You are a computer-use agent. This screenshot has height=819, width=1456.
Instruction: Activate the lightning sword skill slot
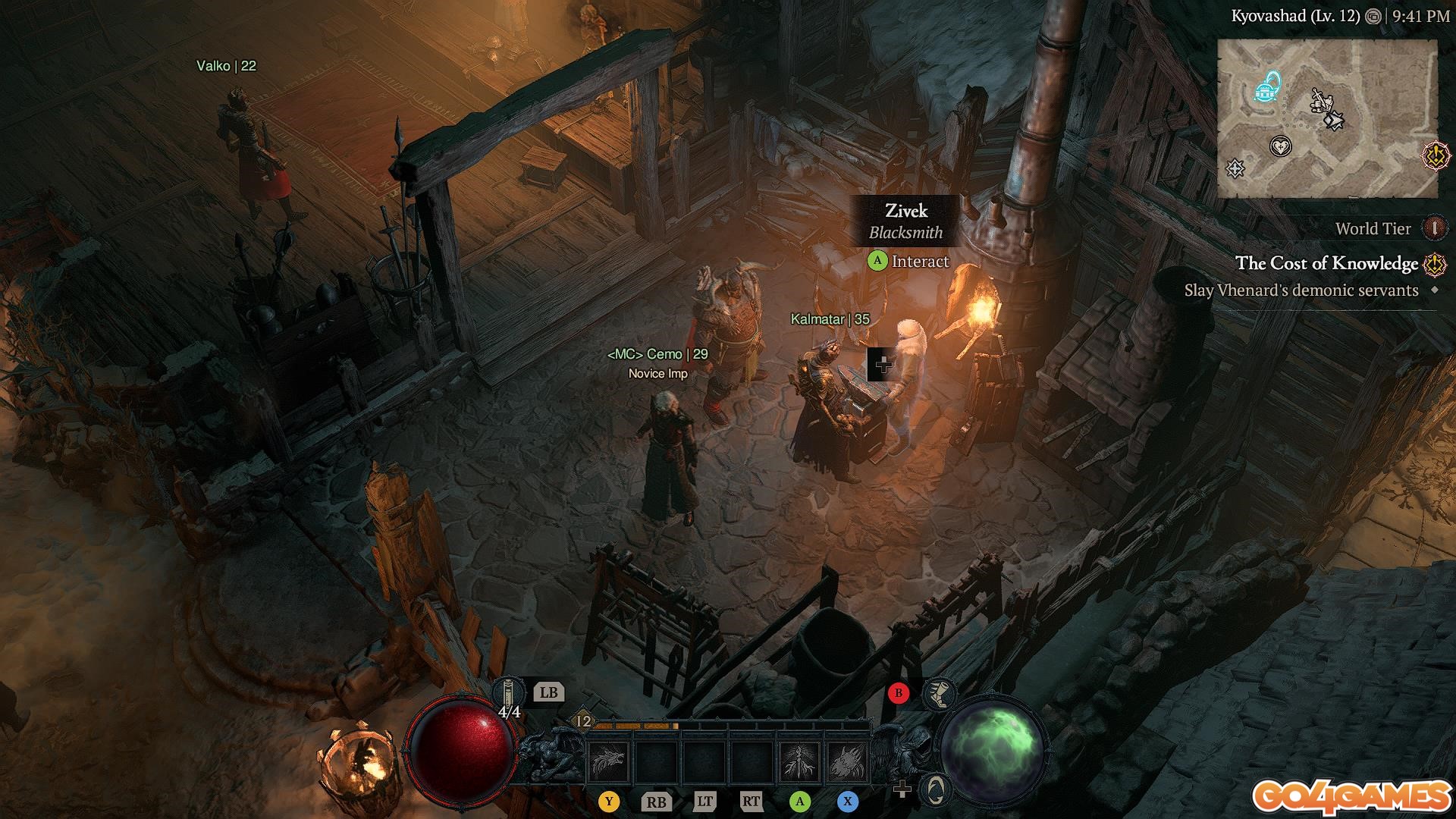(x=799, y=761)
